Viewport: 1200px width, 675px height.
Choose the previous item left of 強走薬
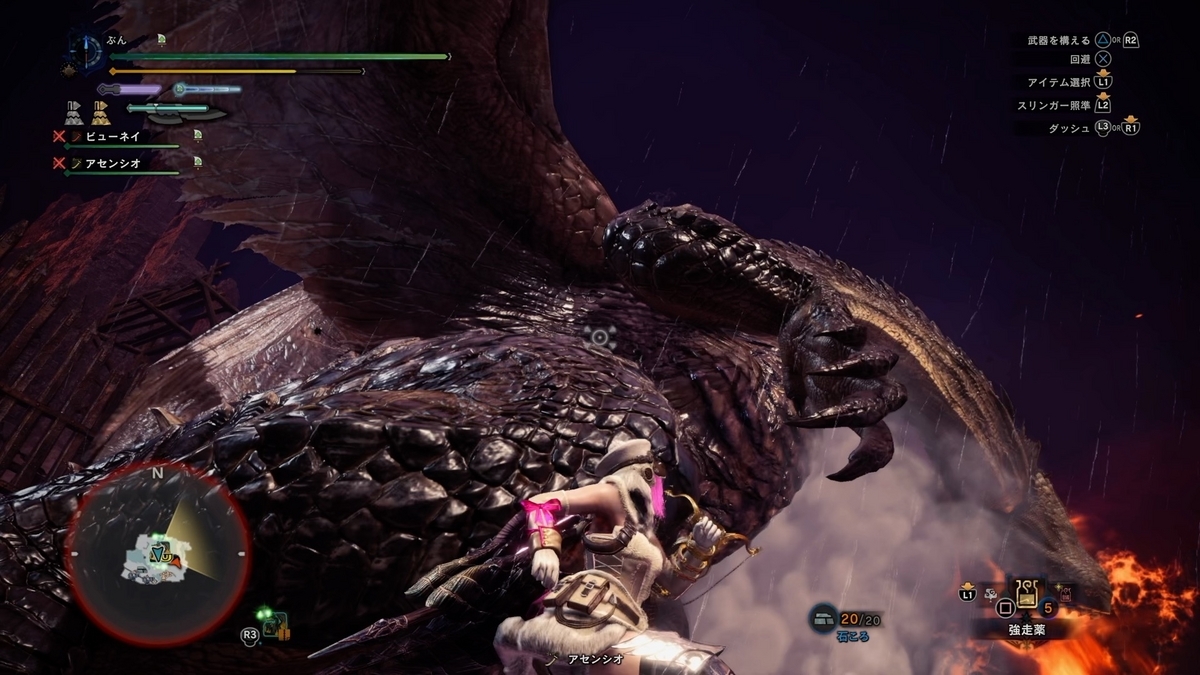(x=993, y=596)
